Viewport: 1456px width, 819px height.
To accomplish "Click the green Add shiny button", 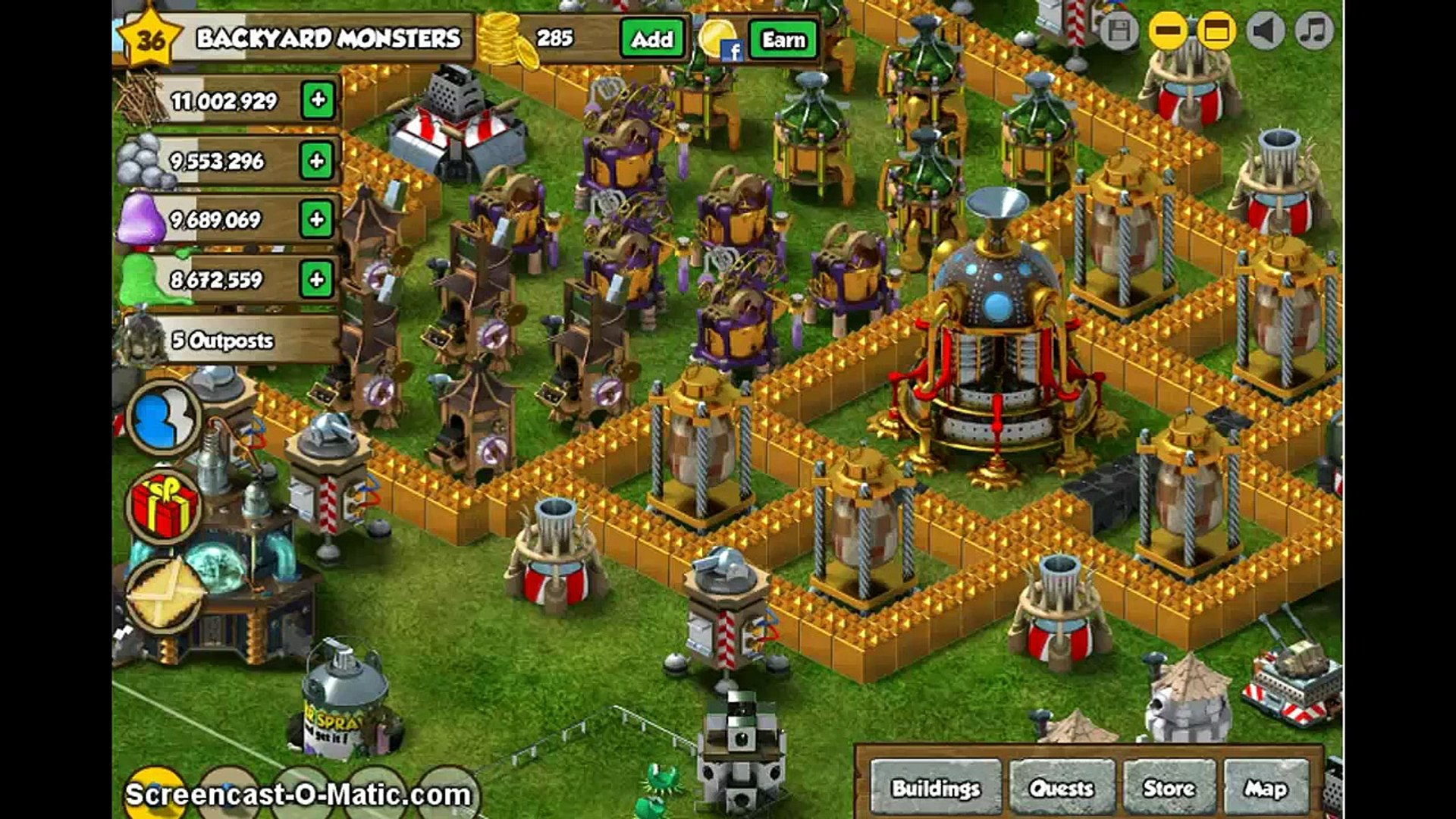I will coord(651,39).
